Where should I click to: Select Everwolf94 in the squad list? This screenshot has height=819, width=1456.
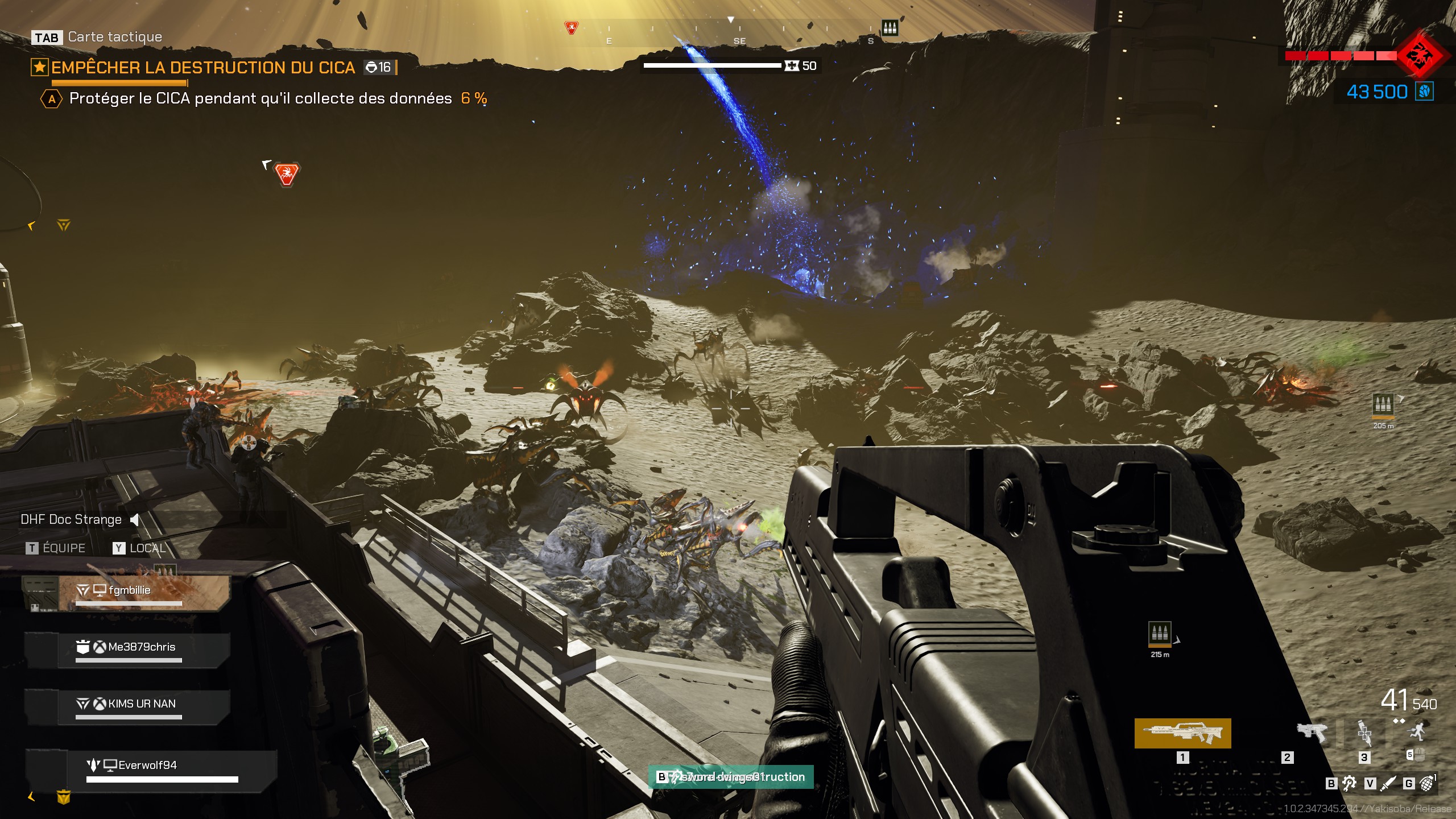tap(147, 766)
